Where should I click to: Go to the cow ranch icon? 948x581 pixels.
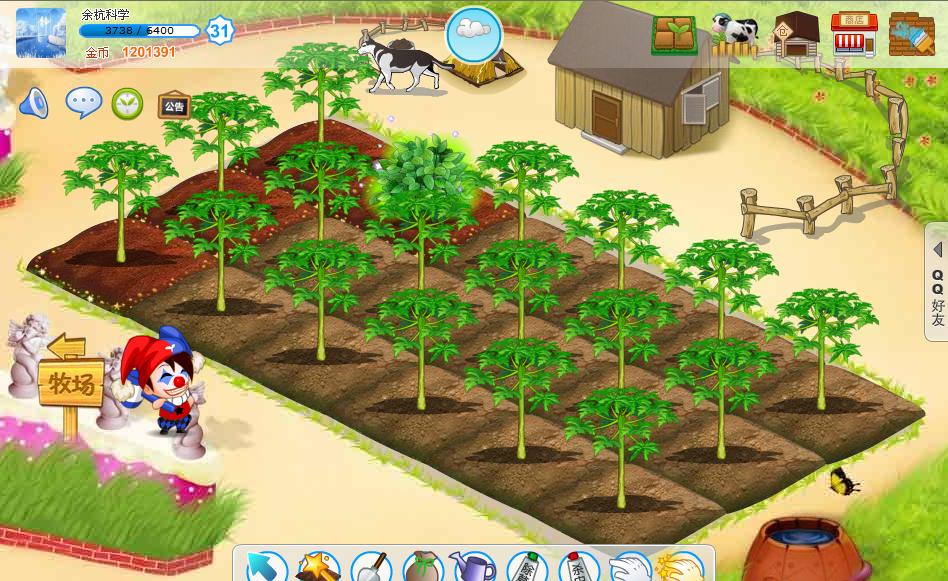click(735, 30)
